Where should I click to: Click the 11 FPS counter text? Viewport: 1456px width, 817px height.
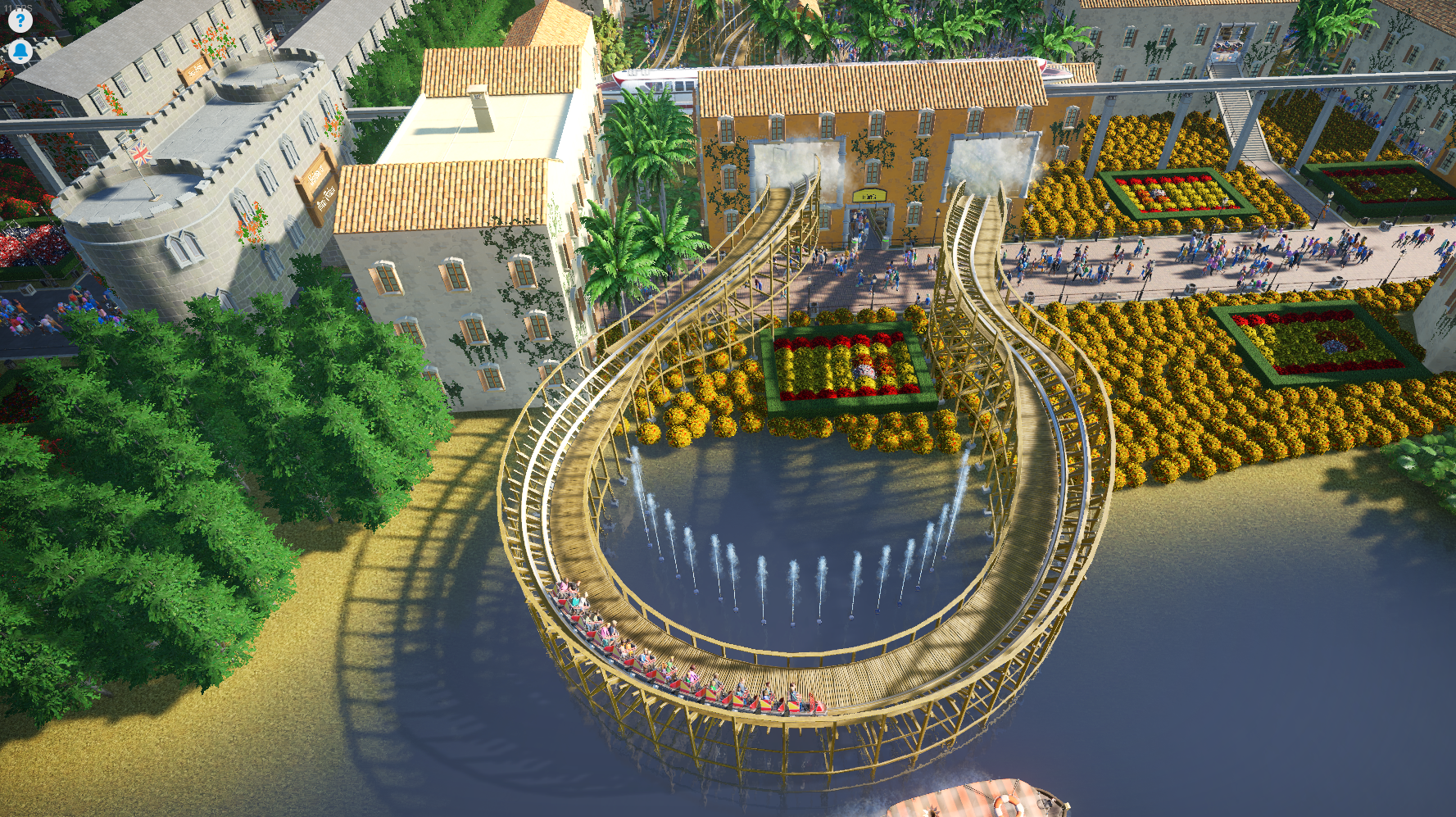coord(18,7)
